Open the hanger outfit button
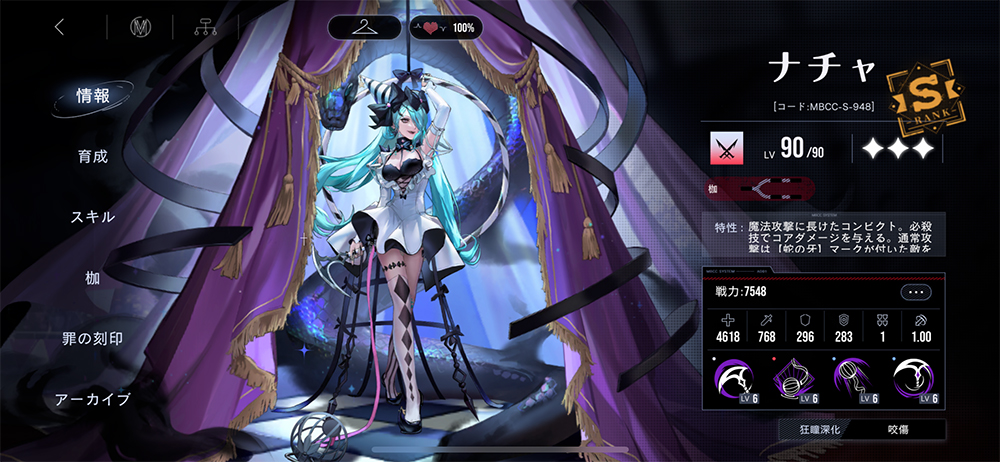The width and height of the screenshot is (1000, 462). [364, 28]
